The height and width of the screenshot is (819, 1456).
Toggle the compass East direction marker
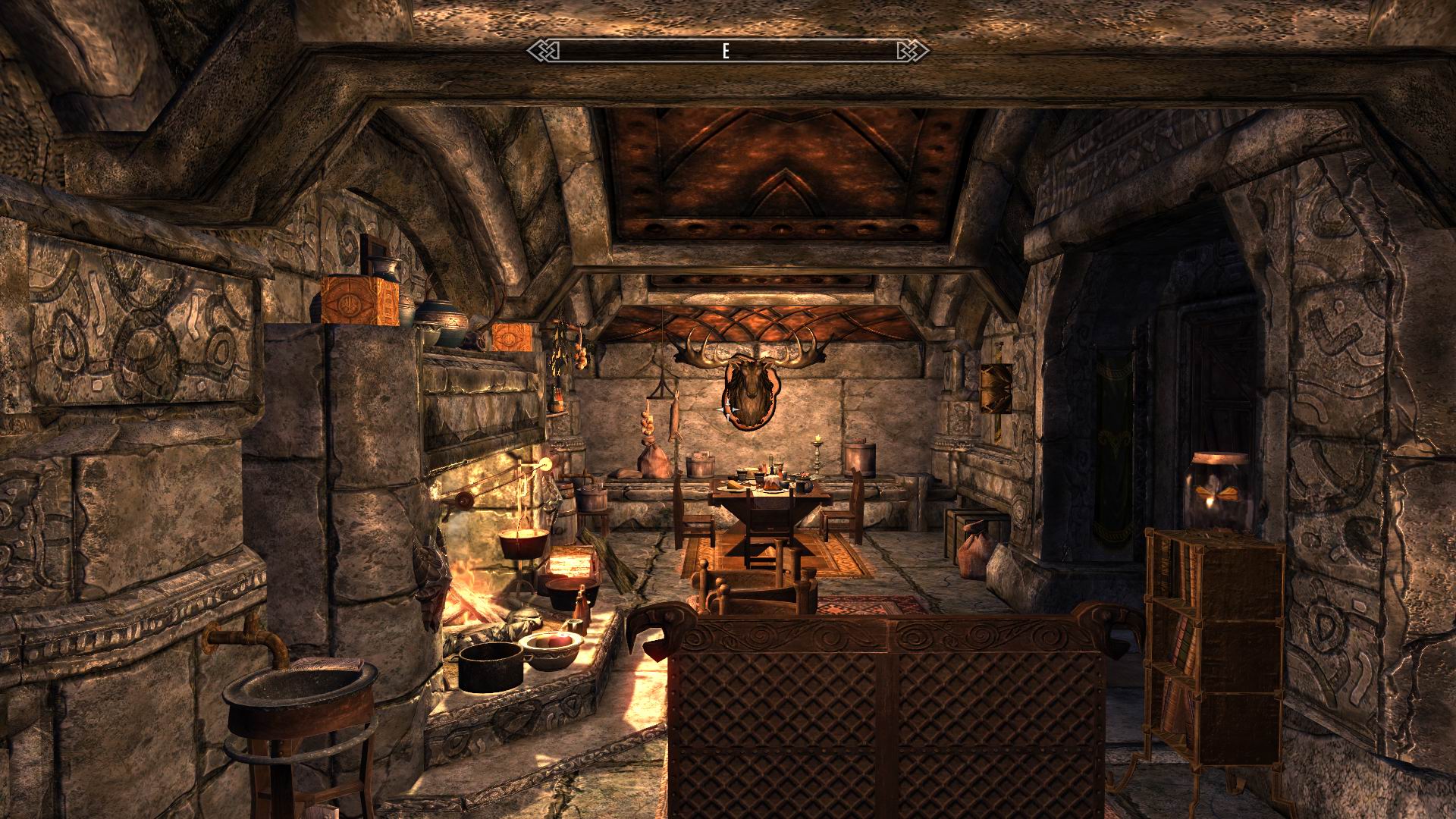[726, 52]
